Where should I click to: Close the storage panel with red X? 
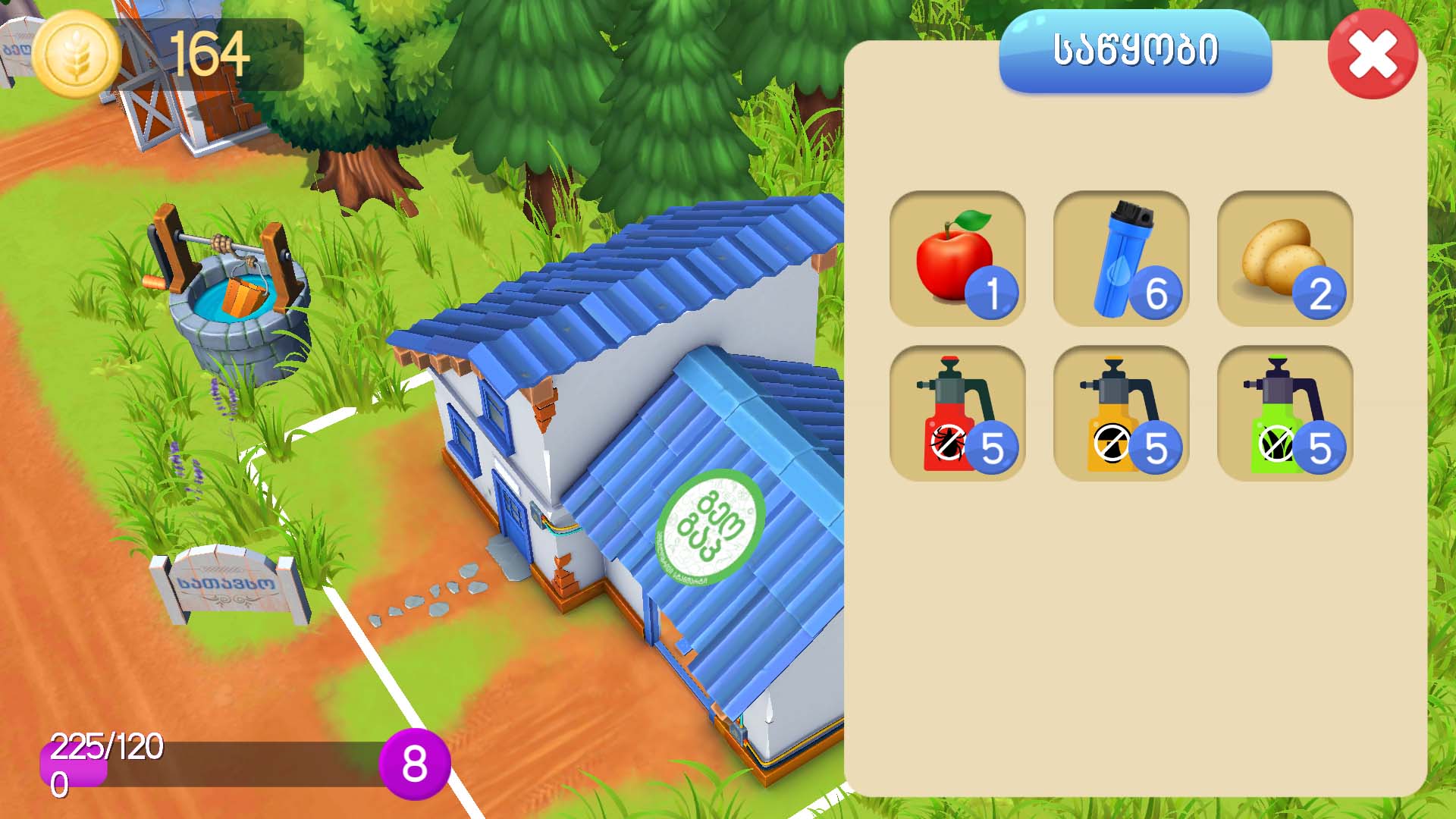(1373, 55)
